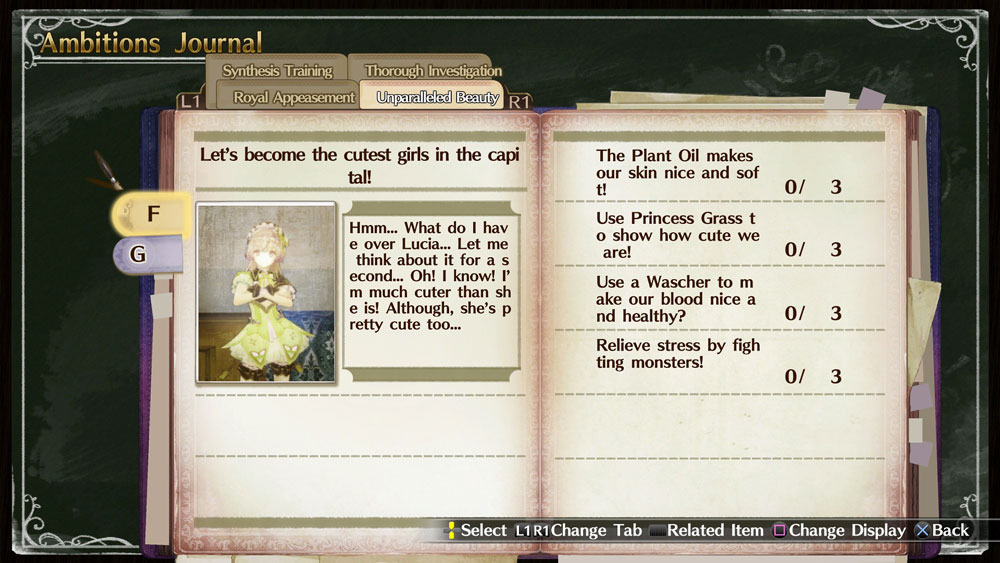Select the Royal Appeasement tab

coord(294,97)
